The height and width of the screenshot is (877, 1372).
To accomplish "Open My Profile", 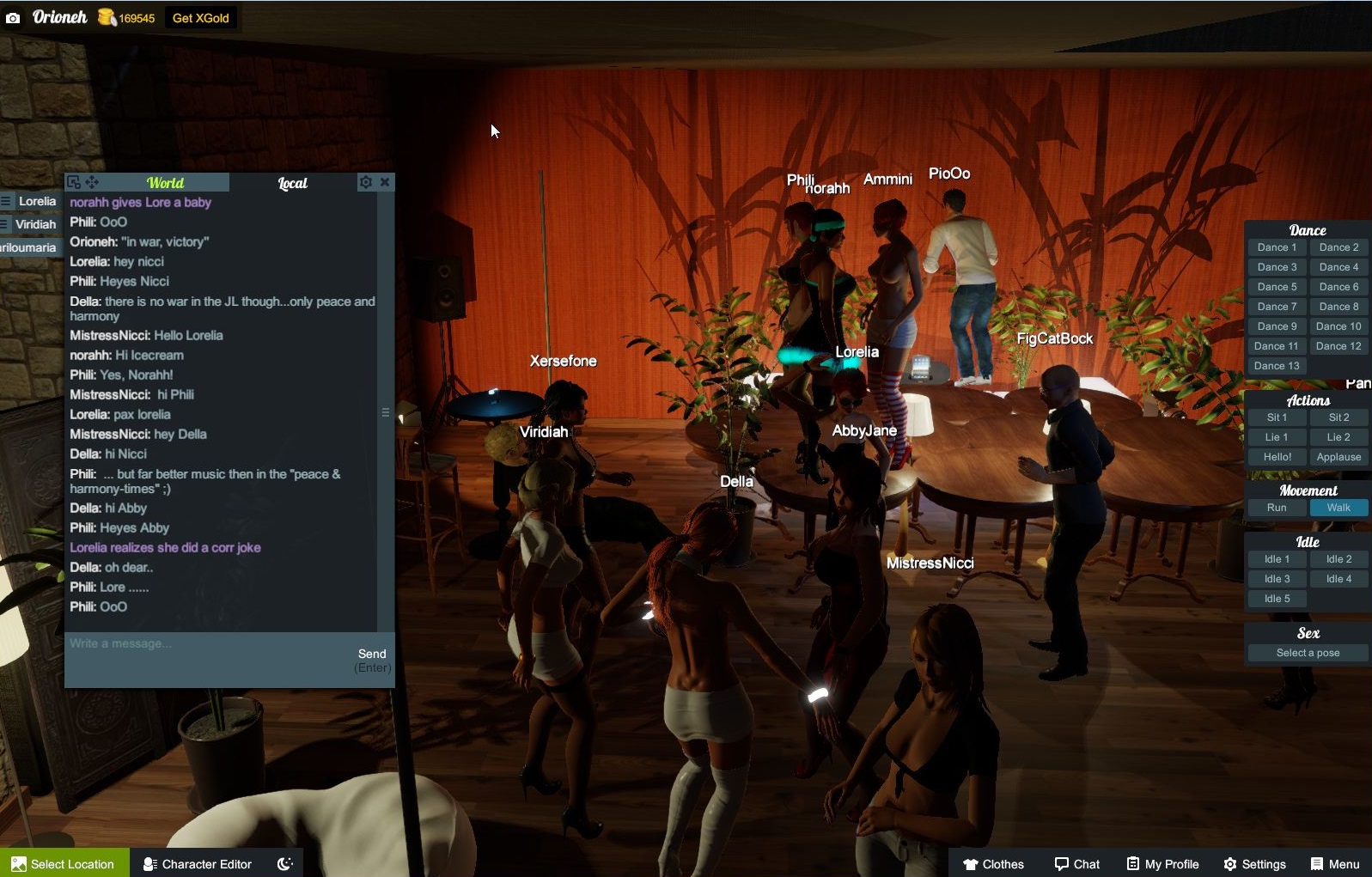I will coord(1163,863).
